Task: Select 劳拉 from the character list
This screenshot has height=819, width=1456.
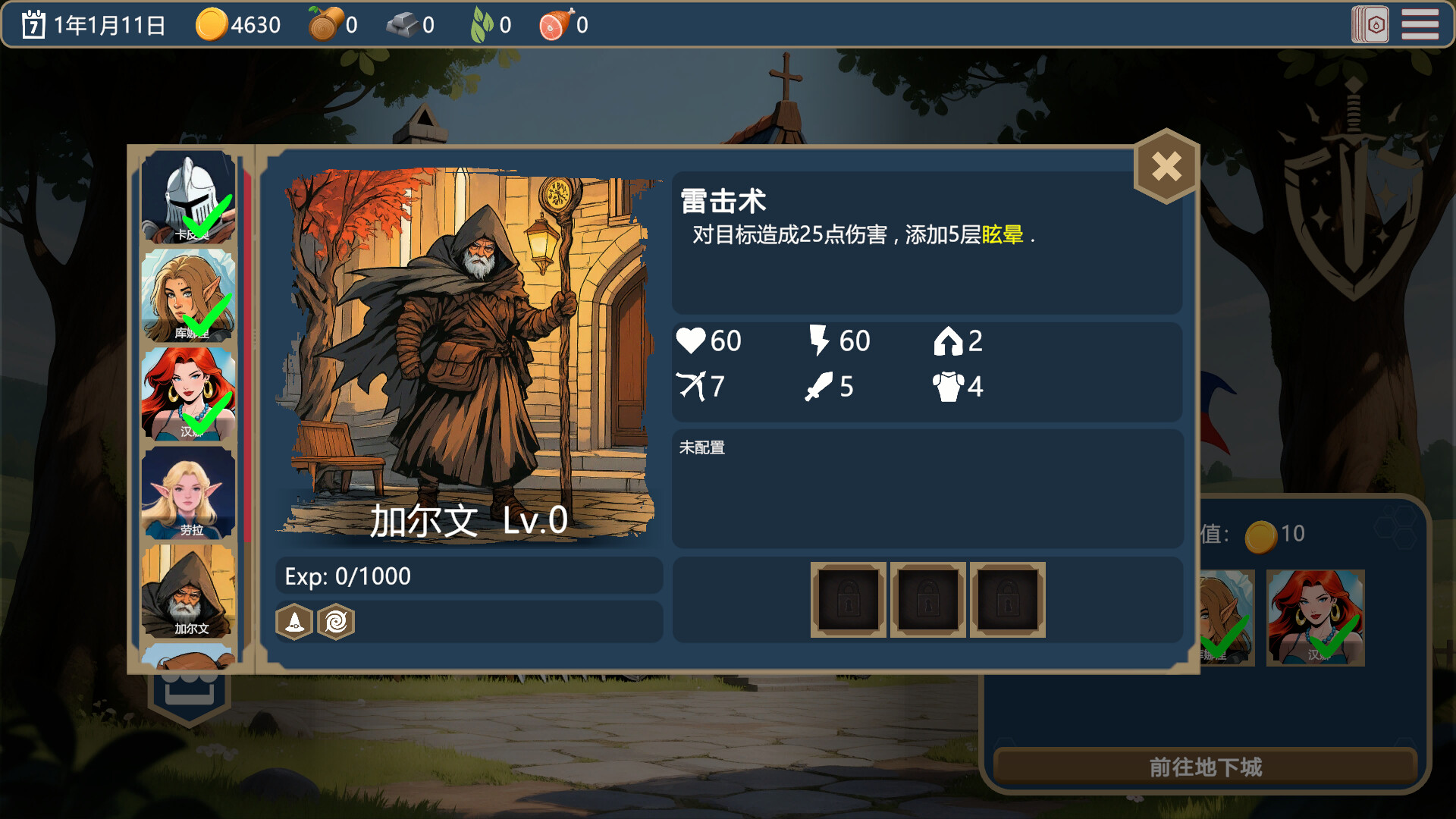Action: (190, 491)
